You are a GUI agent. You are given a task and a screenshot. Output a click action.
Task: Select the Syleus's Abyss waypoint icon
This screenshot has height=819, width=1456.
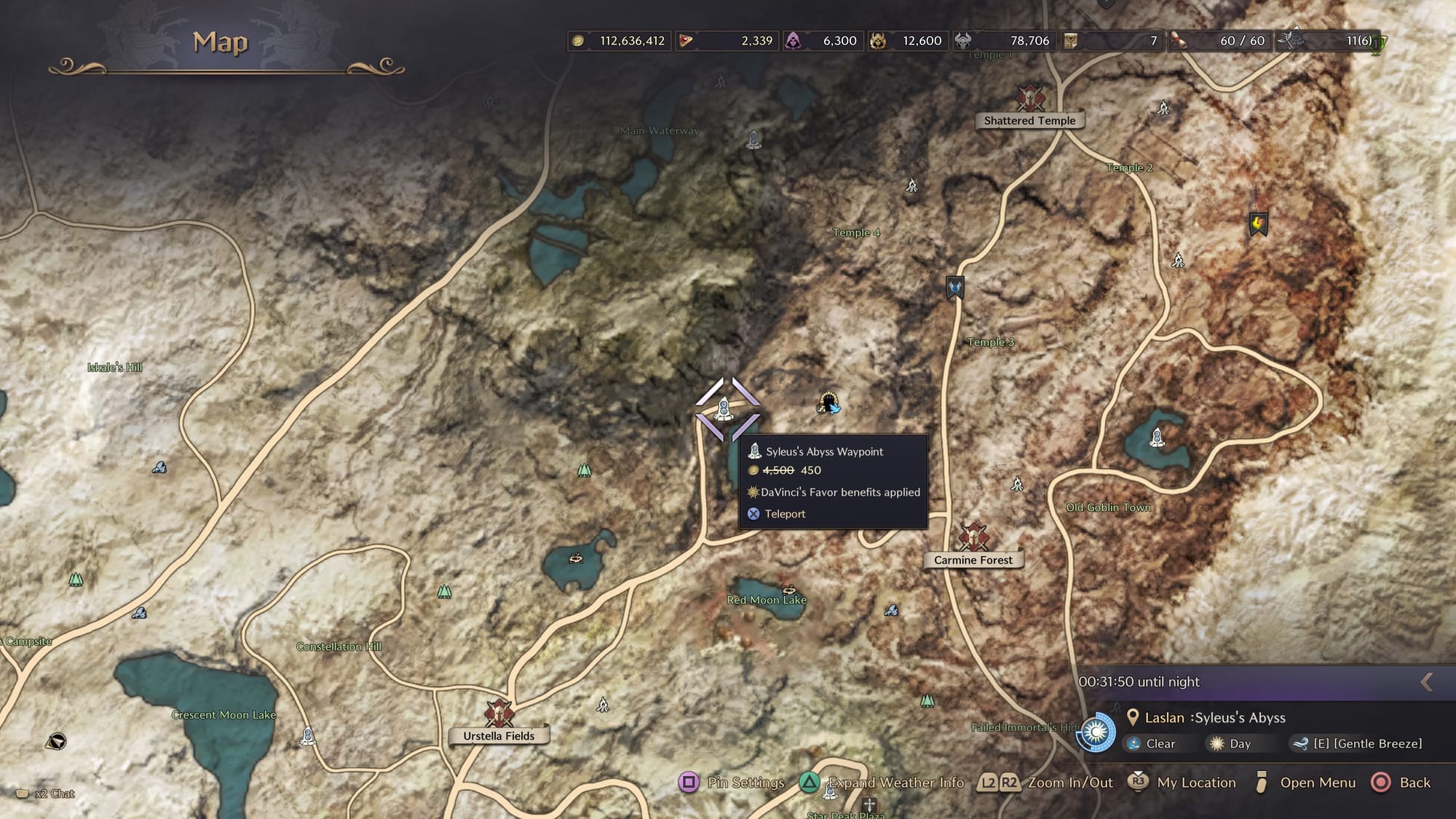coord(724,409)
